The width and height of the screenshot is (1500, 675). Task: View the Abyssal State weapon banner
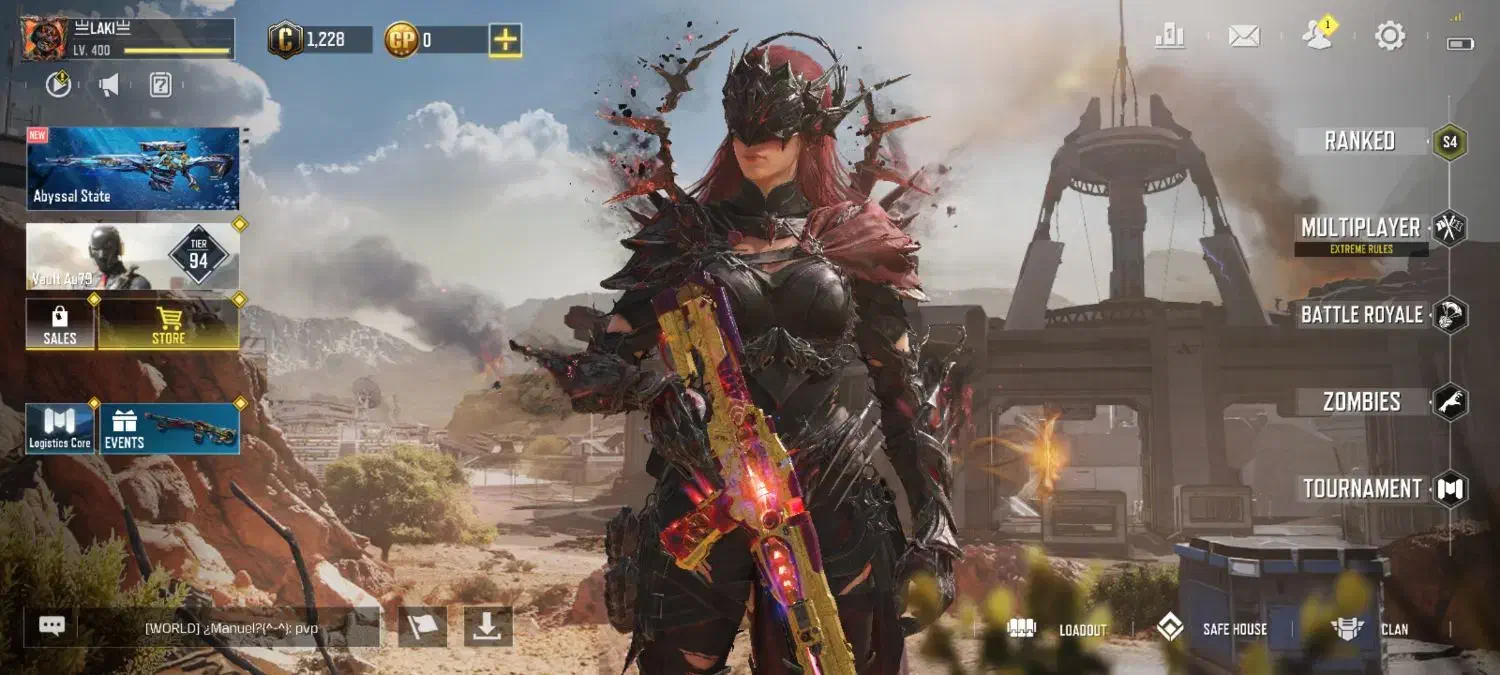133,168
